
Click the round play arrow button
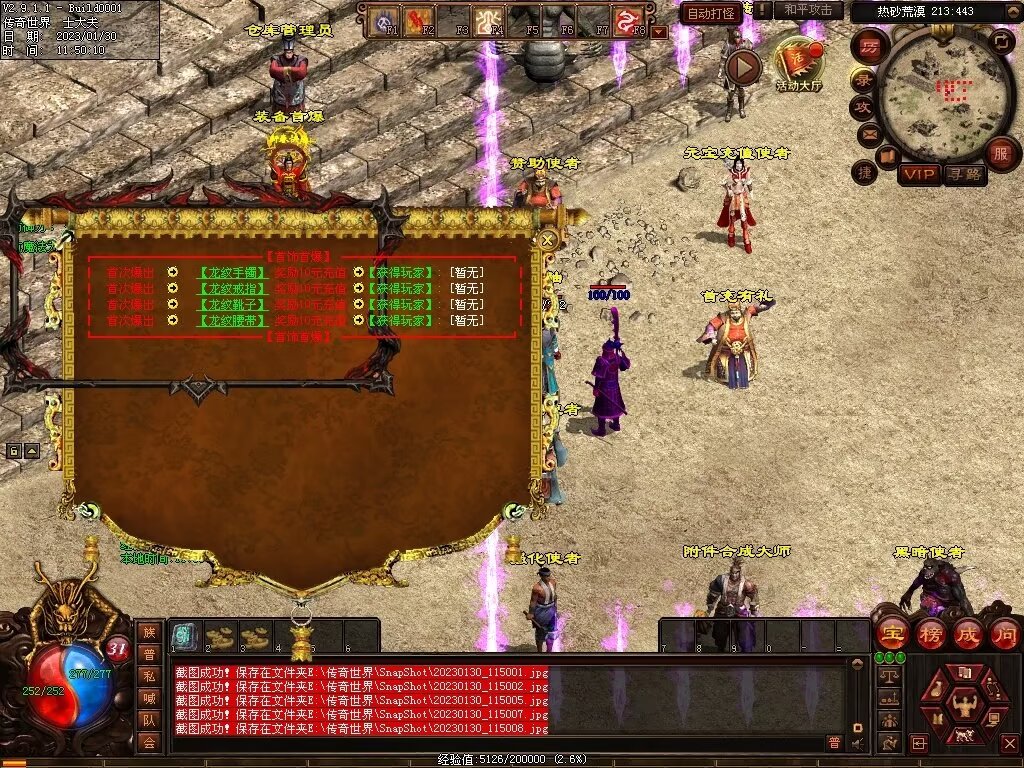tap(743, 67)
